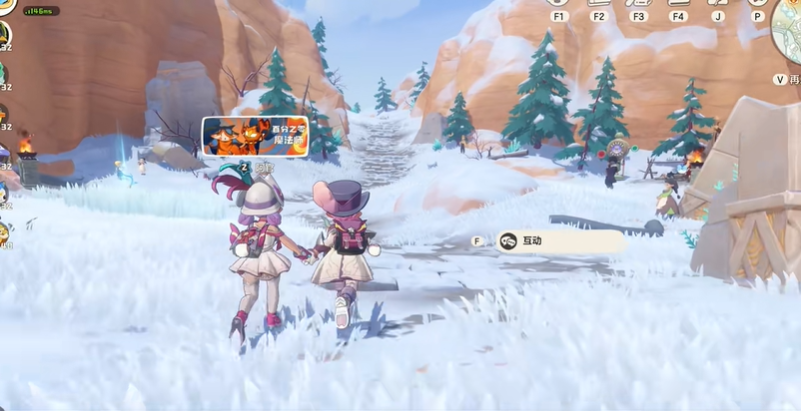Viewport: 801px width, 411px height.
Task: Open the menu icon labeled F2
Action: (599, 4)
